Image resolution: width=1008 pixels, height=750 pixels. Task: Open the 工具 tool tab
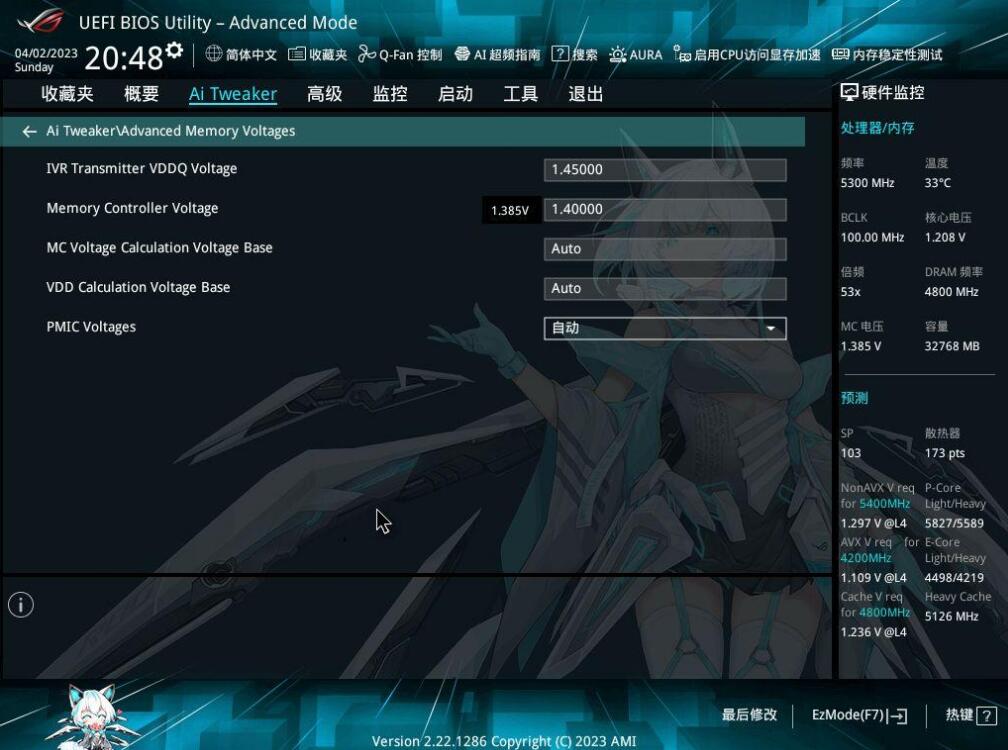[x=520, y=94]
